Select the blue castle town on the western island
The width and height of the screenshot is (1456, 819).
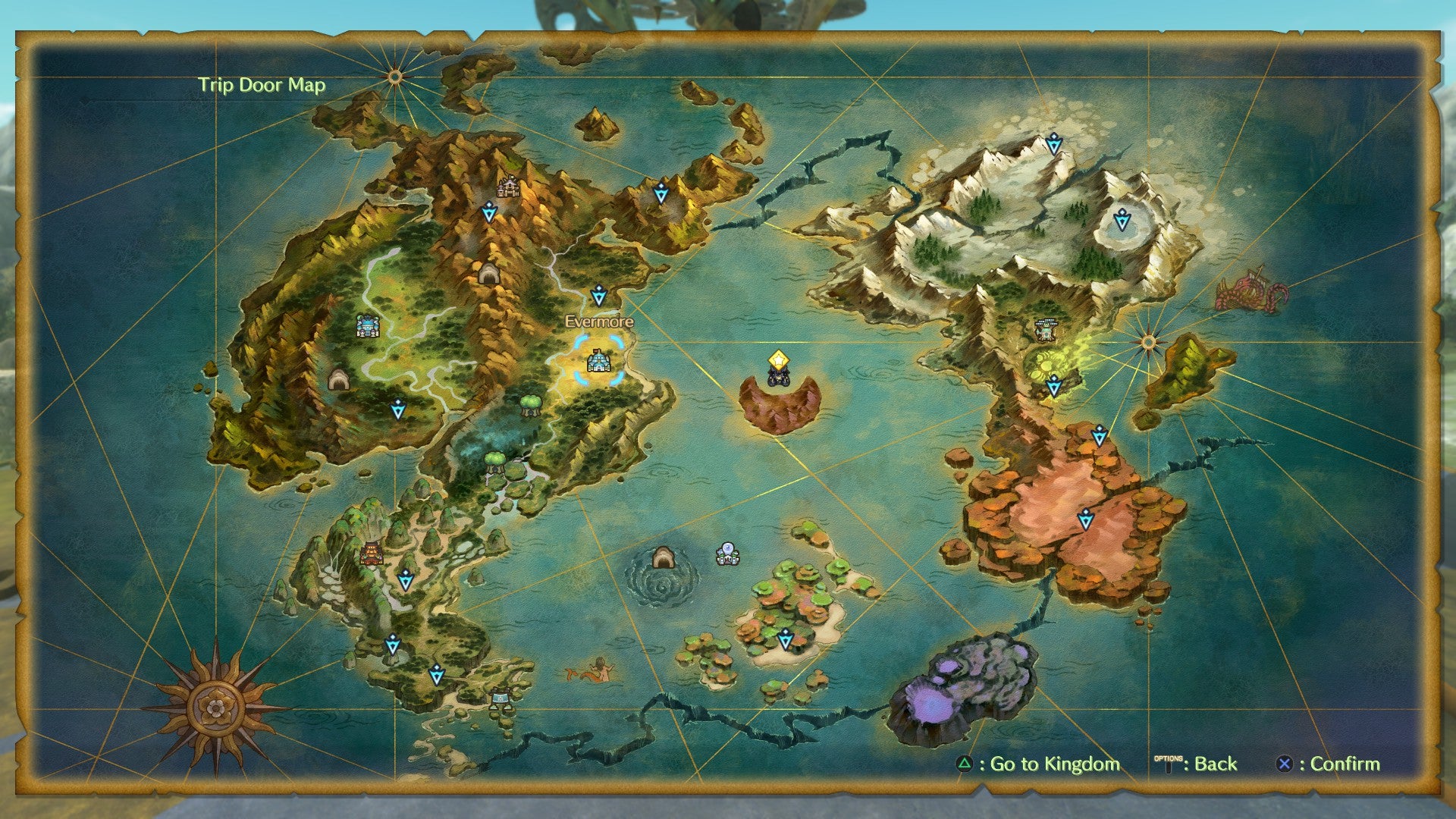point(366,326)
